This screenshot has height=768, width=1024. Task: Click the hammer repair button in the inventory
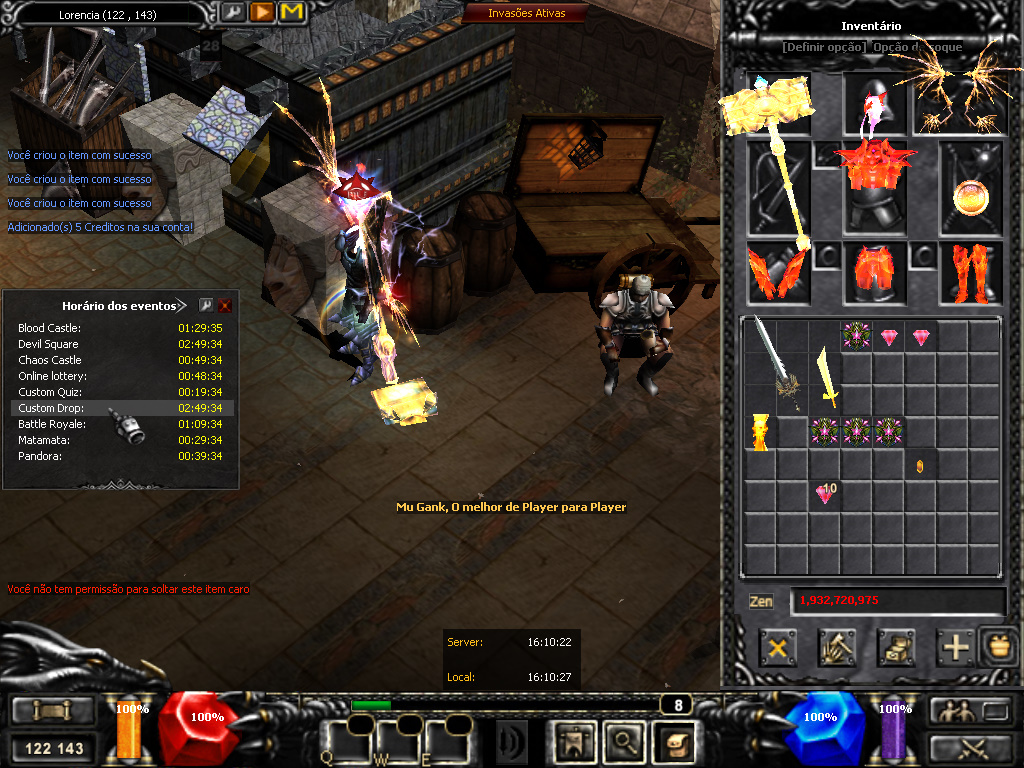click(x=836, y=648)
